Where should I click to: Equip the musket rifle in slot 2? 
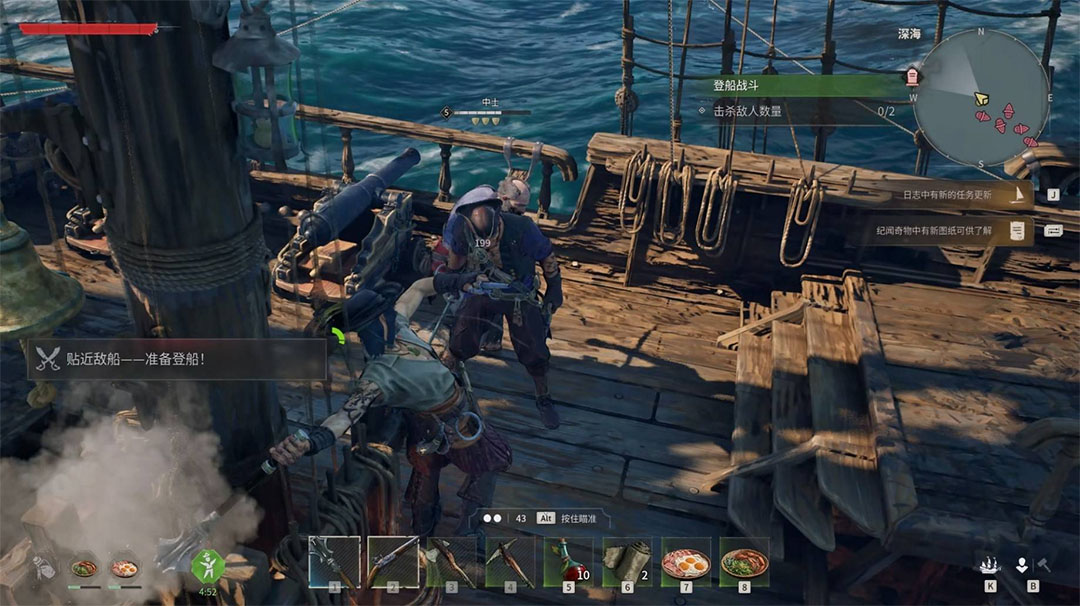click(x=392, y=561)
